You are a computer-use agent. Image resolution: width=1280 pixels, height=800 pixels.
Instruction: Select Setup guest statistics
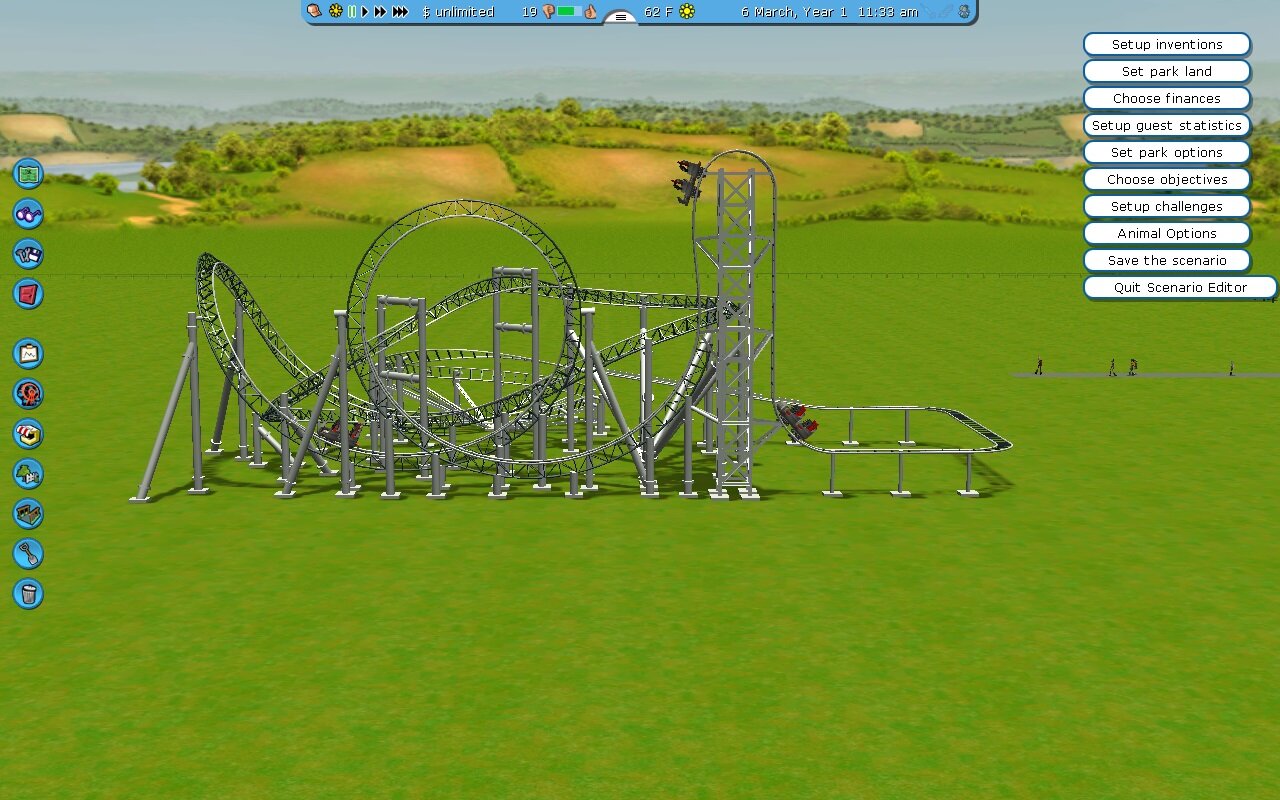click(1167, 126)
